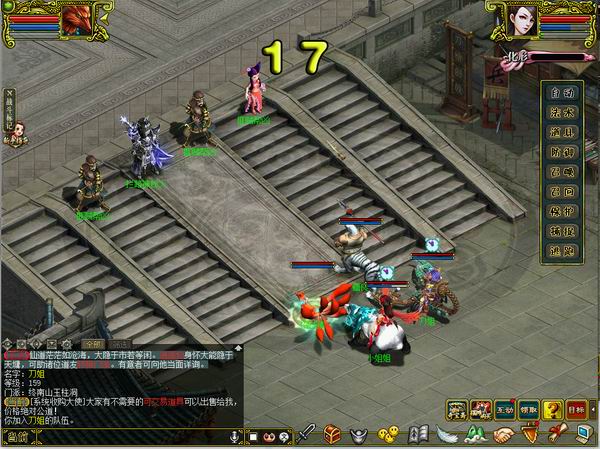Image resolution: width=600 pixels, height=449 pixels.
Task: Click the 互动 interact button
Action: pyautogui.click(x=505, y=410)
